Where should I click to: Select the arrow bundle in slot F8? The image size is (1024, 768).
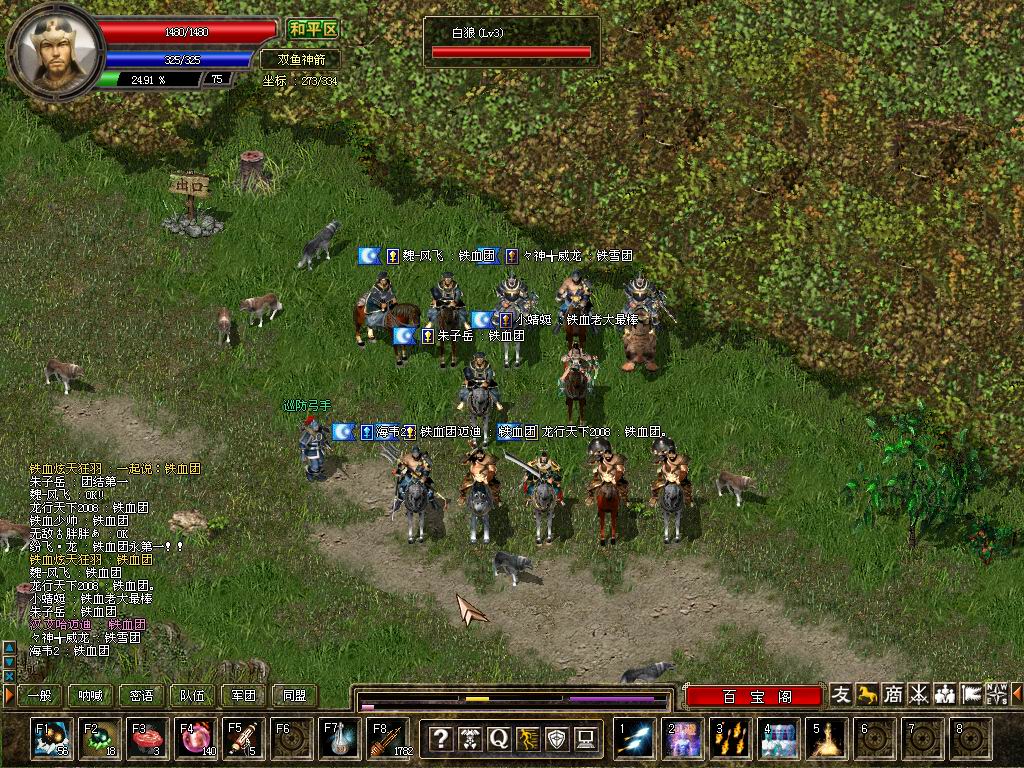point(387,739)
